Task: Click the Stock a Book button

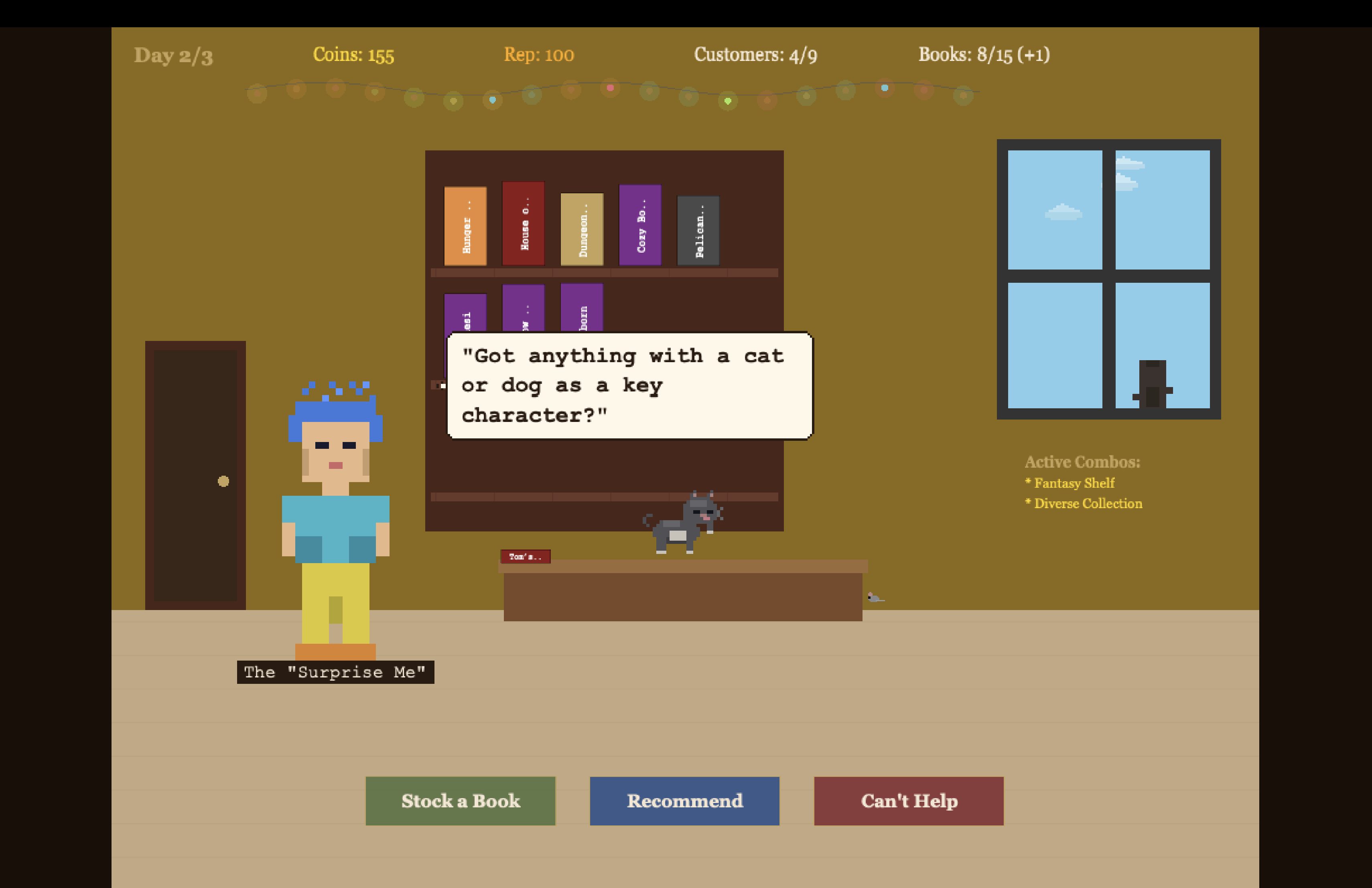Action: [460, 801]
